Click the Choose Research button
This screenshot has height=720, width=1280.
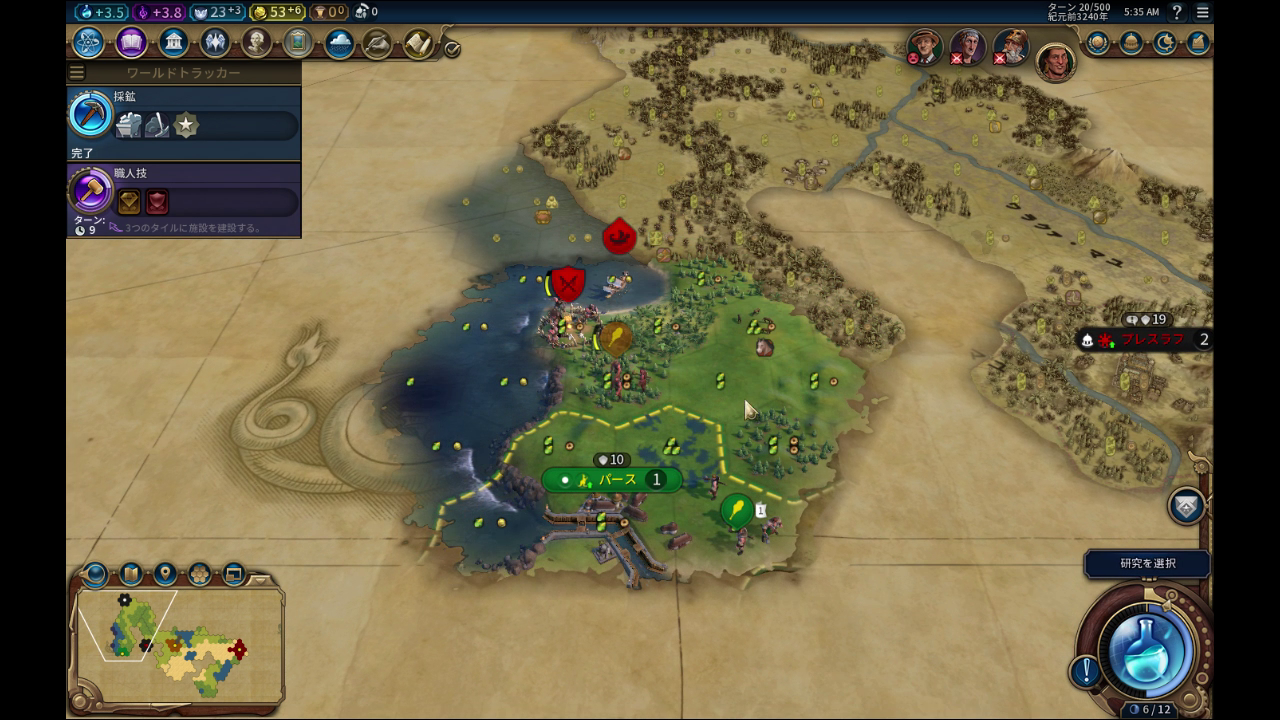[x=1147, y=564]
